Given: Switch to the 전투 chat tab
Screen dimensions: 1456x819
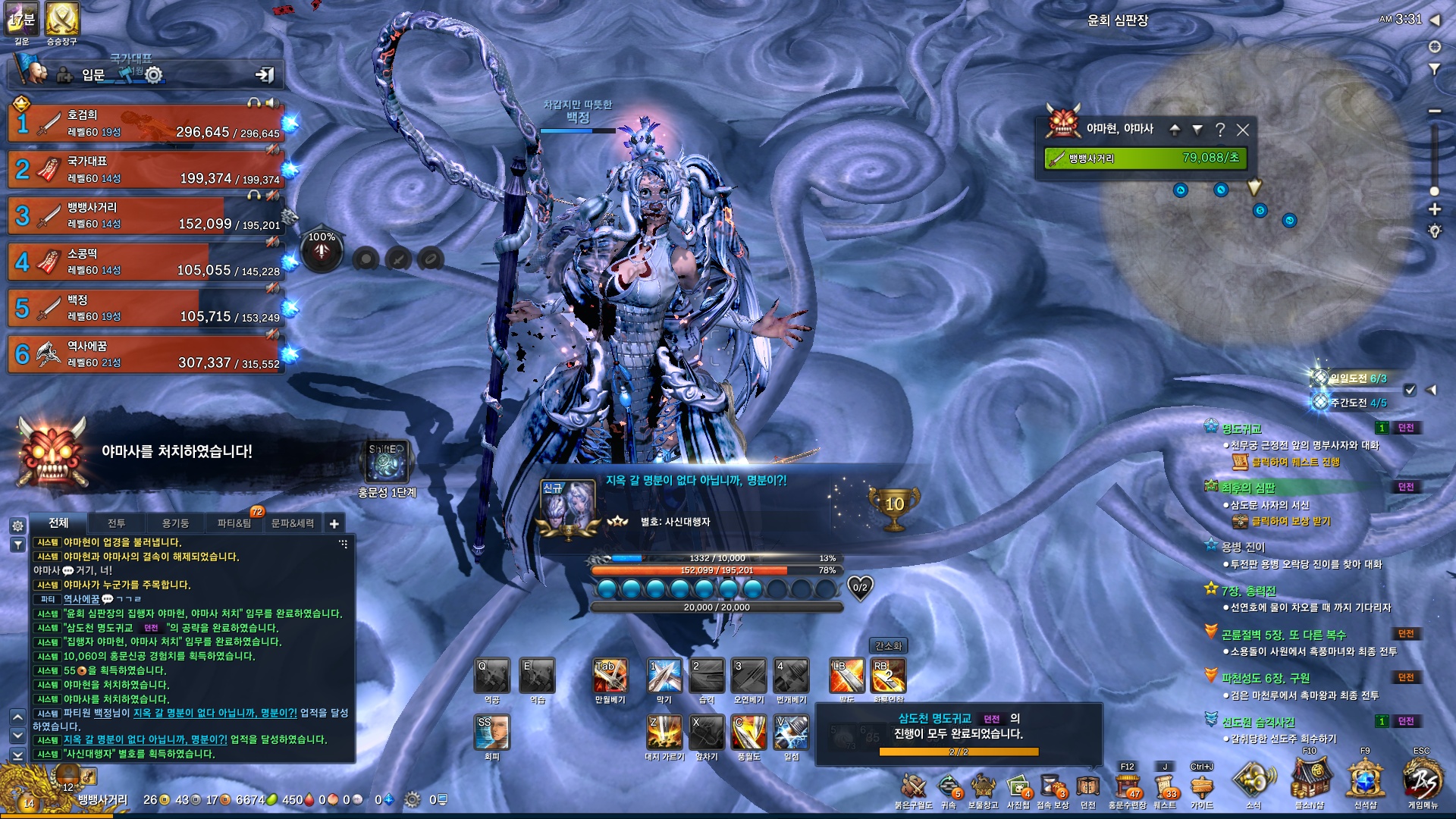Looking at the screenshot, I should tap(116, 523).
